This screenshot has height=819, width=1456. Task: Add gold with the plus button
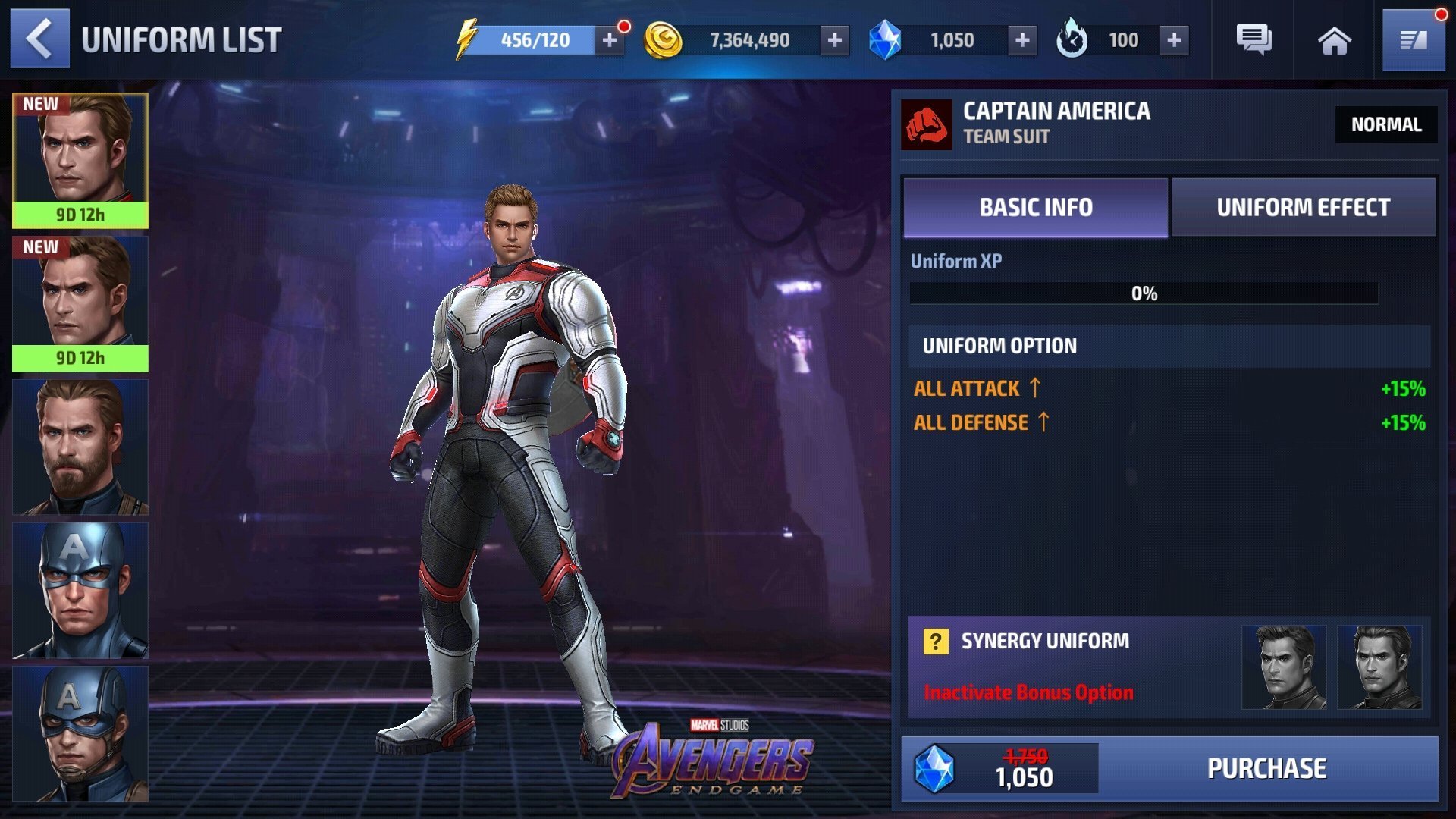click(x=834, y=40)
